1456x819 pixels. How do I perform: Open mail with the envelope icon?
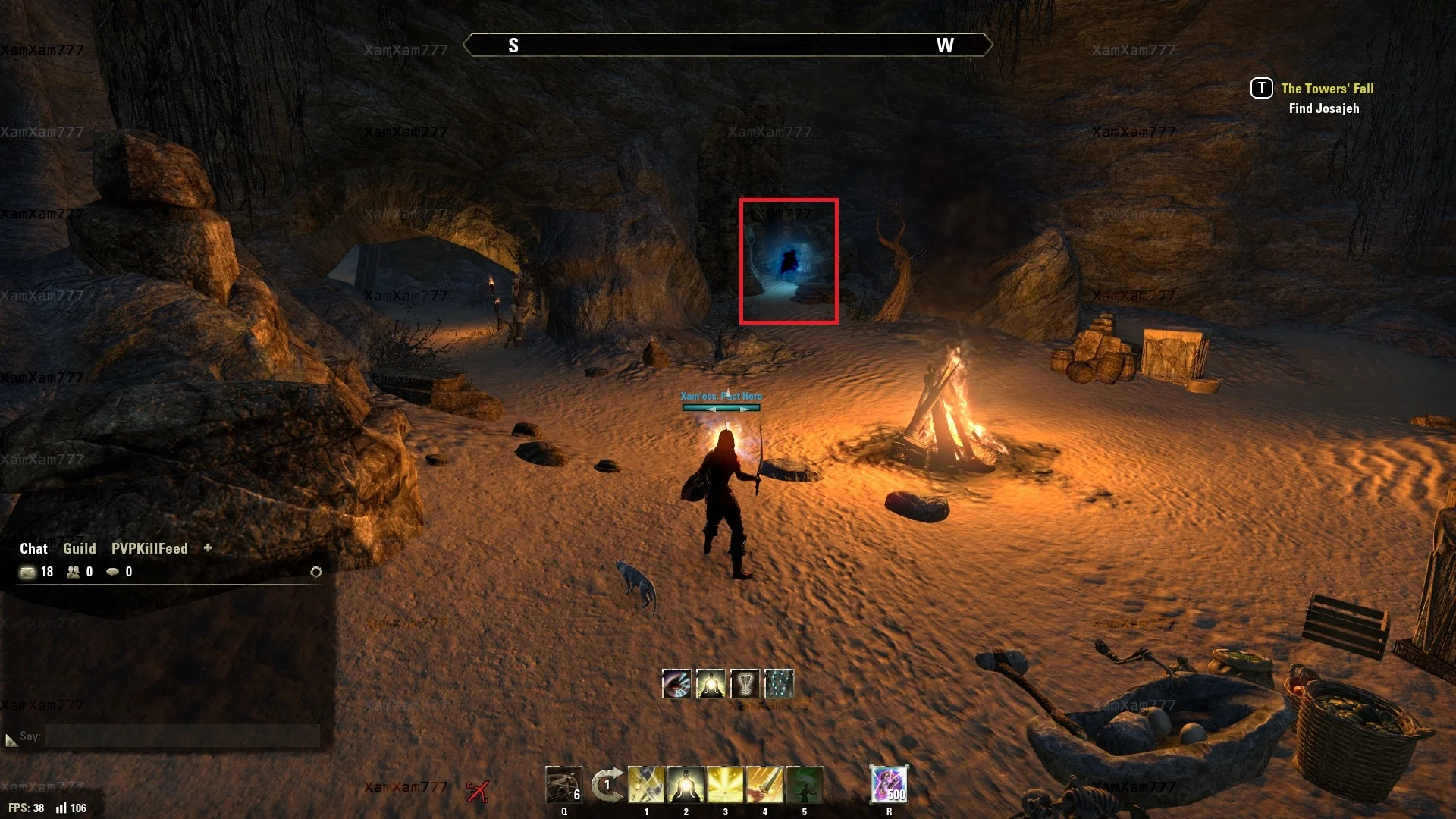point(28,572)
